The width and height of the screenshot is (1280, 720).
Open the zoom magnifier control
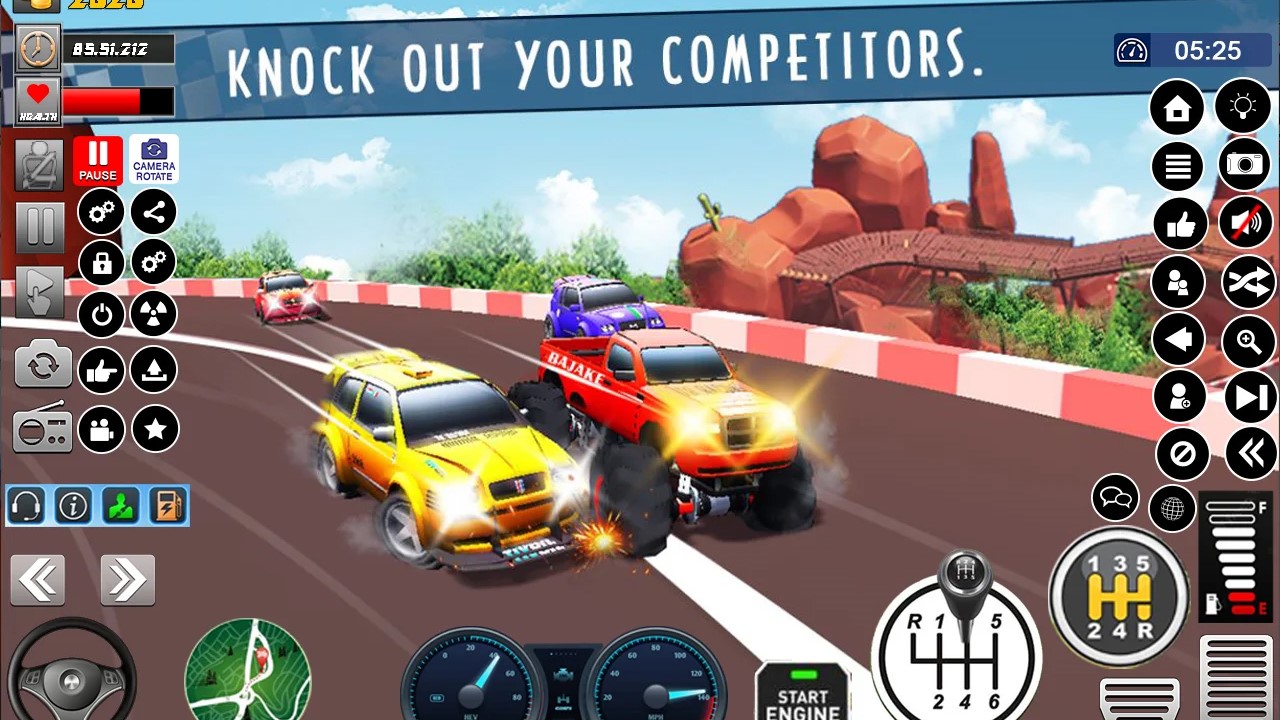coord(1247,340)
